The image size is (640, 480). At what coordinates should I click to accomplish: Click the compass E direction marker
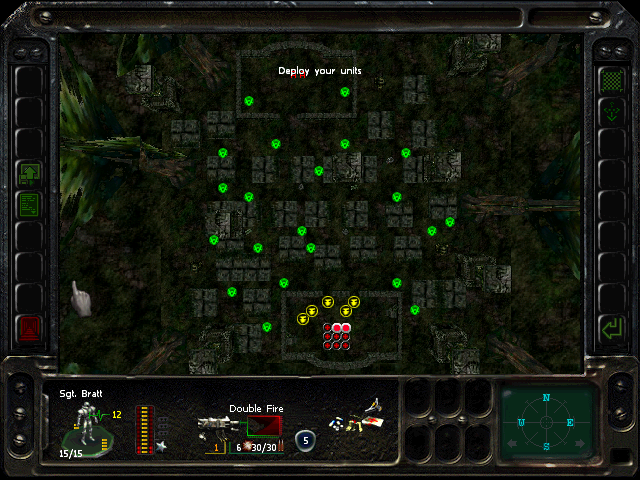click(570, 422)
